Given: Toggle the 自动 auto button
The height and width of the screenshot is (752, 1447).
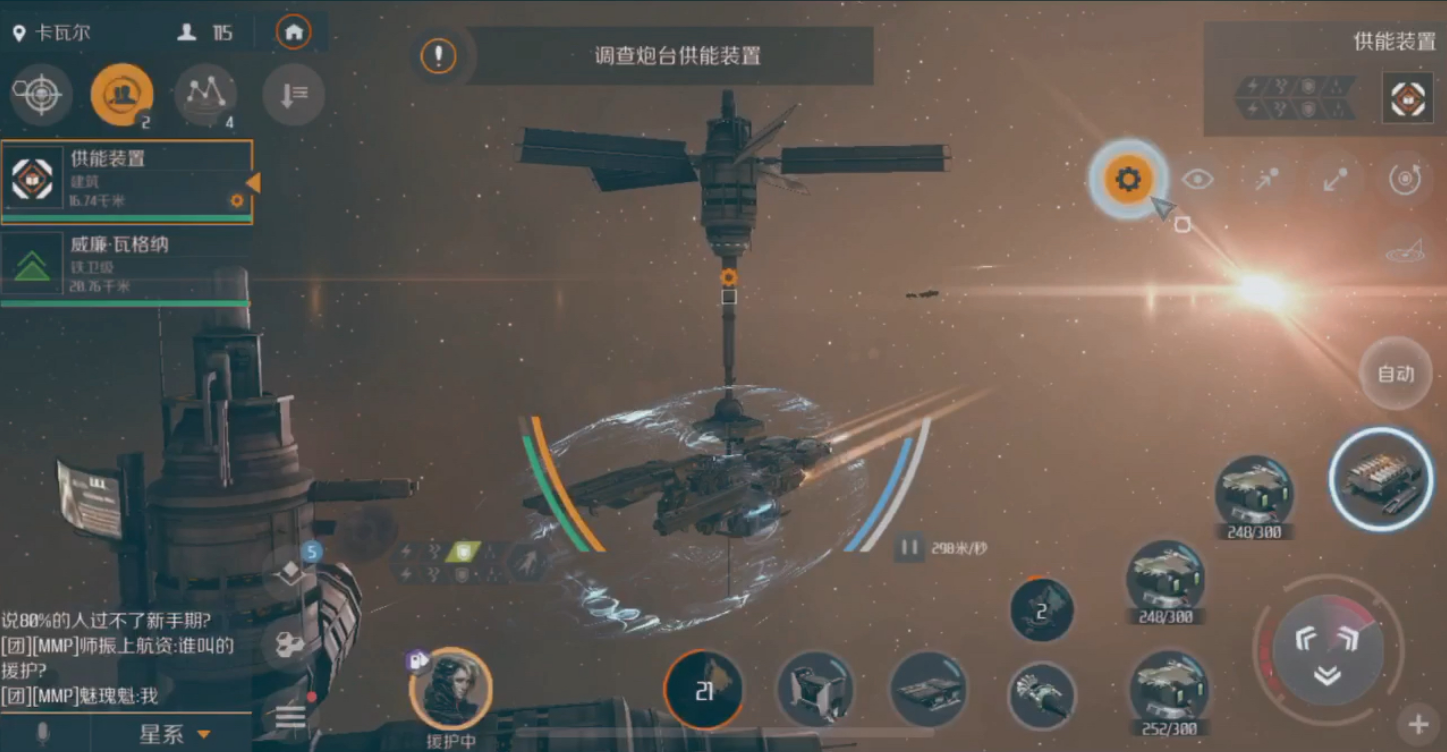Looking at the screenshot, I should (x=1396, y=374).
